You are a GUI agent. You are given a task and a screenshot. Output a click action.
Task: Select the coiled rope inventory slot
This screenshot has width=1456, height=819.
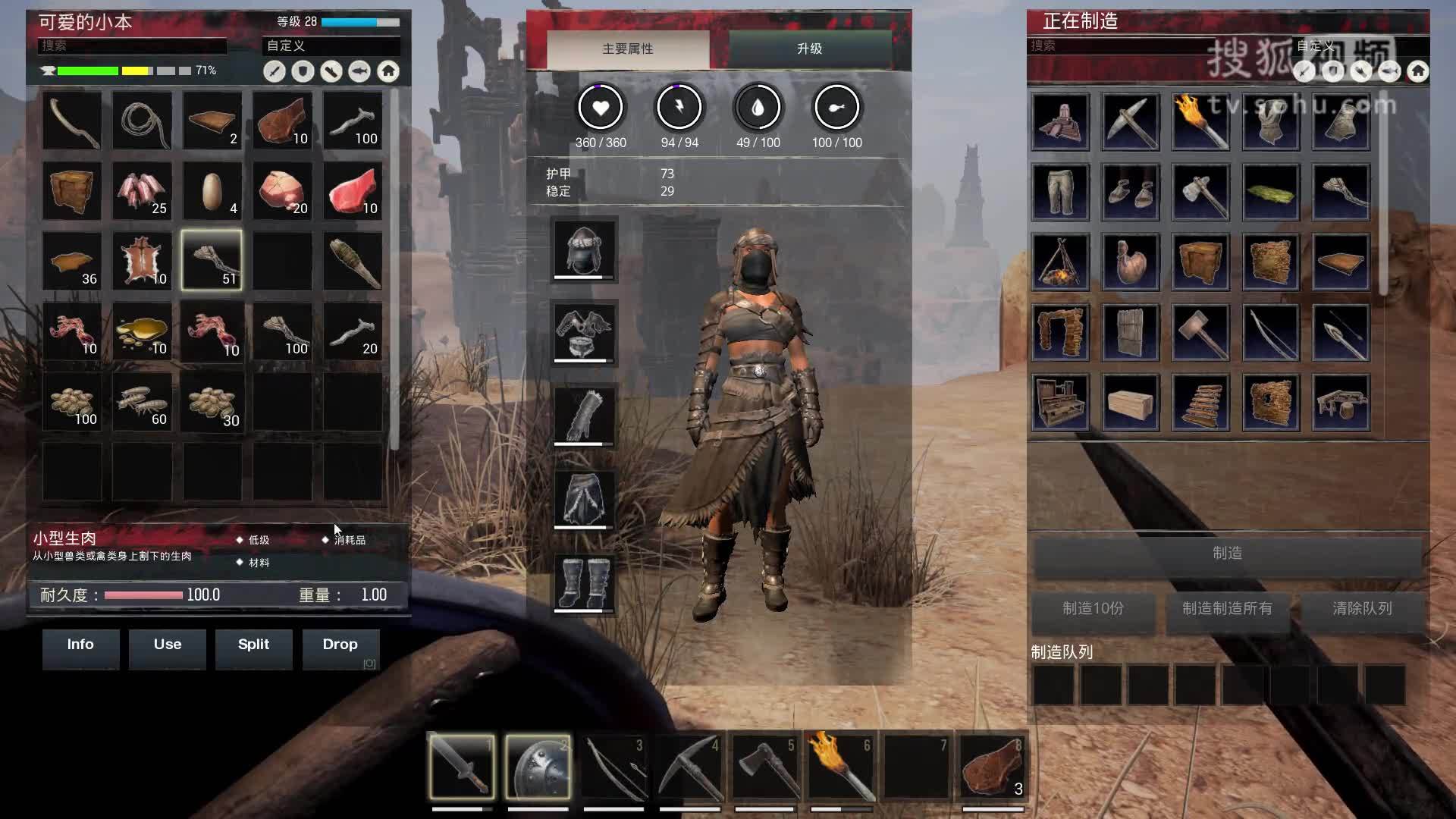pyautogui.click(x=142, y=121)
